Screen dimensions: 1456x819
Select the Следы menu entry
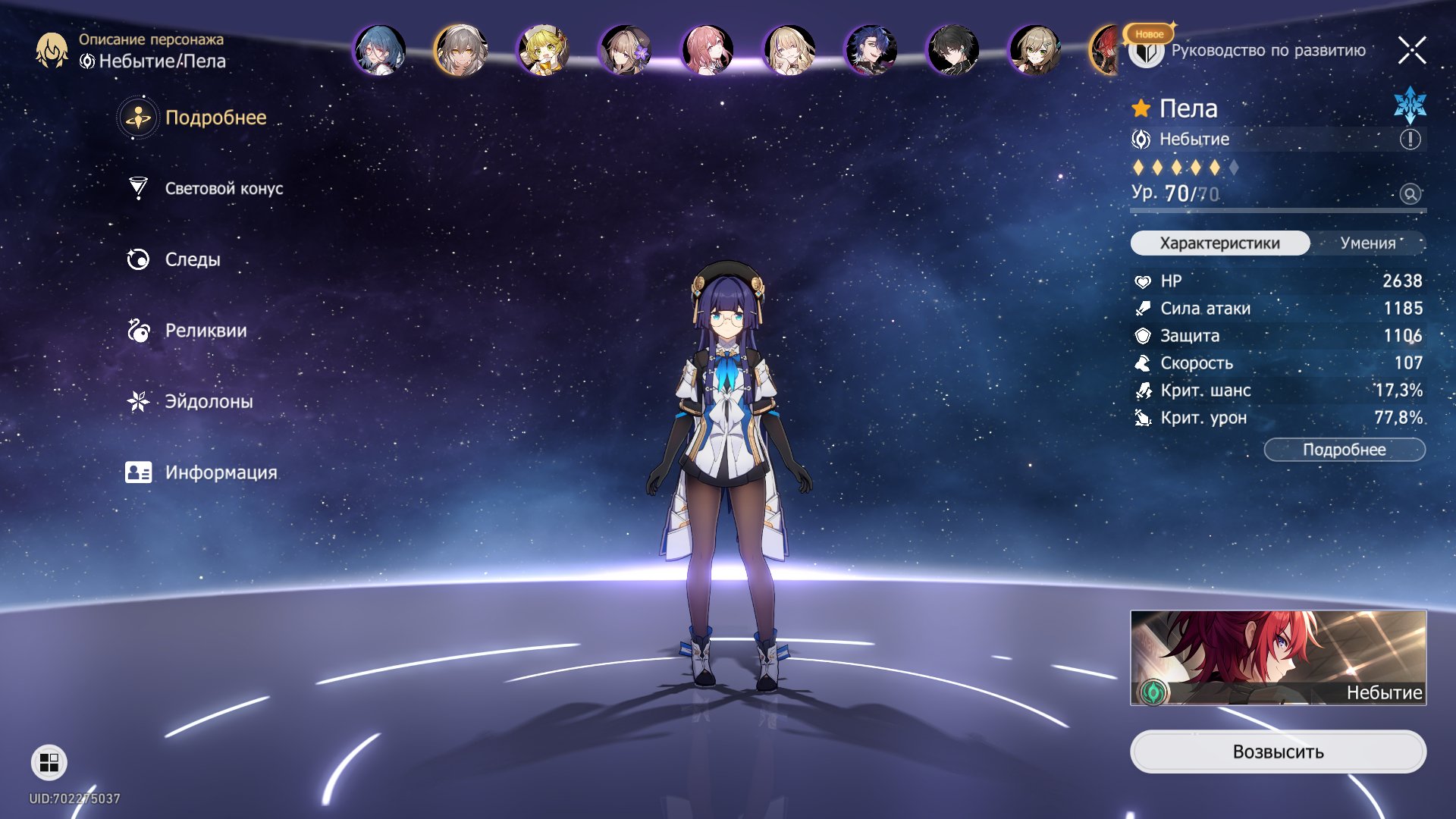tap(192, 259)
